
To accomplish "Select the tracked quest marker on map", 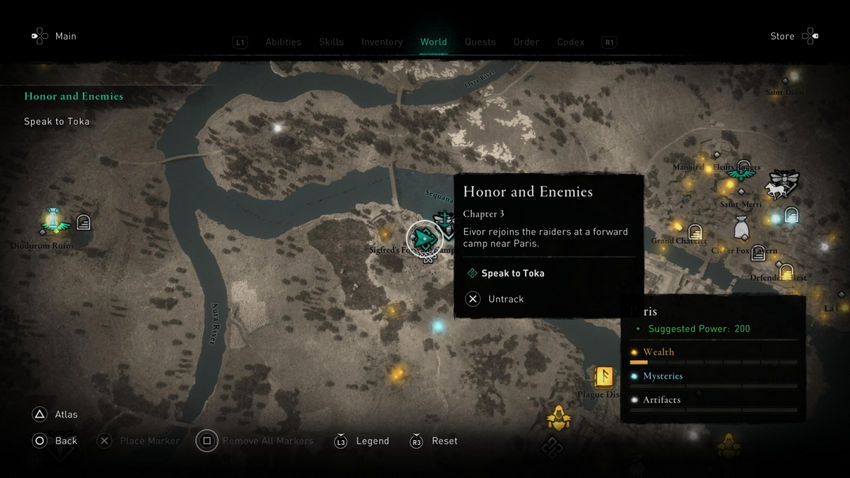I will pyautogui.click(x=424, y=237).
